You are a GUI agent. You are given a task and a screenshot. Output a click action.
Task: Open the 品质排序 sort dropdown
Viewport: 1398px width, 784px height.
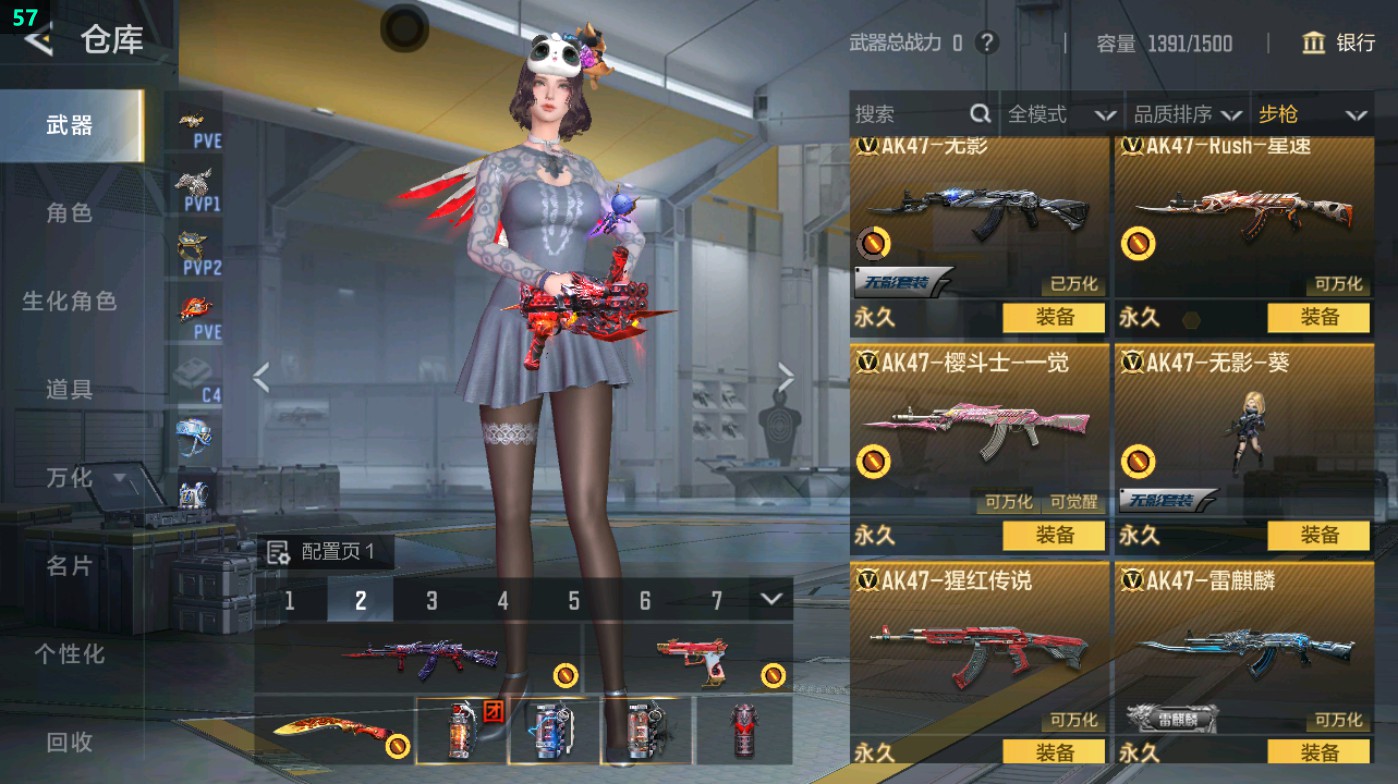(x=1187, y=115)
